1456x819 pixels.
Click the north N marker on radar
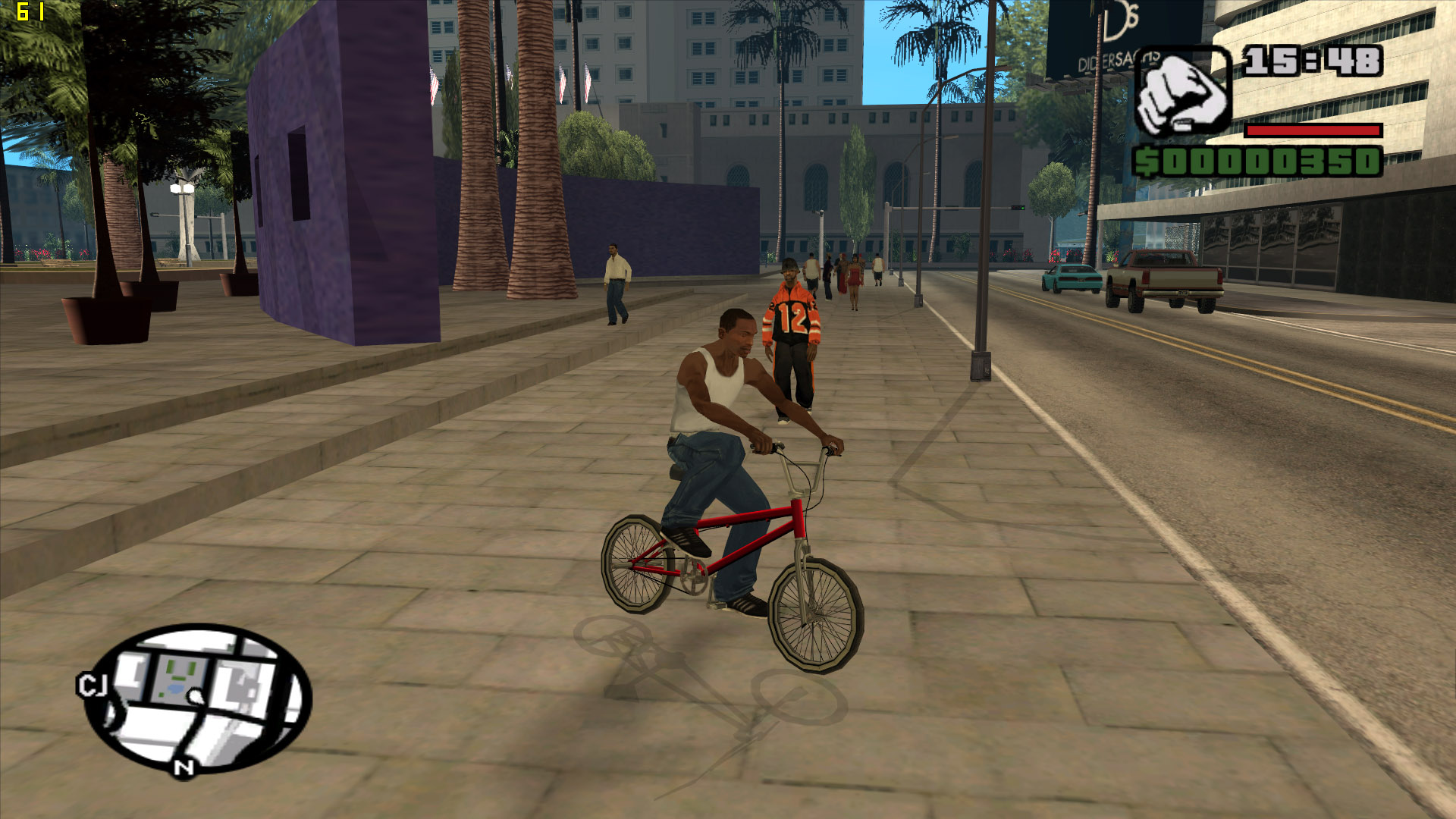click(x=184, y=767)
